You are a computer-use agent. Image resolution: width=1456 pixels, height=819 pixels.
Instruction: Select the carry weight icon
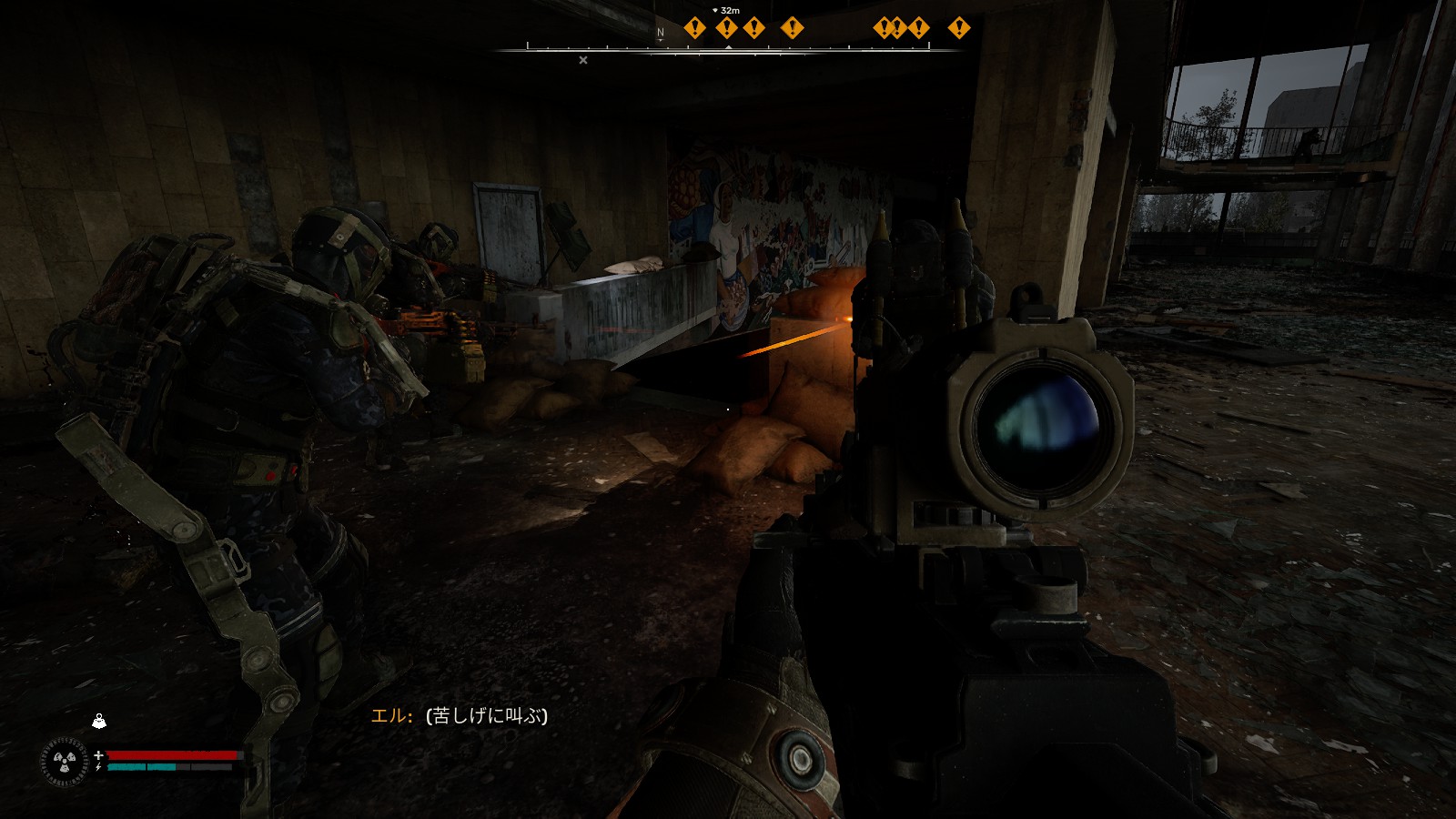[99, 722]
